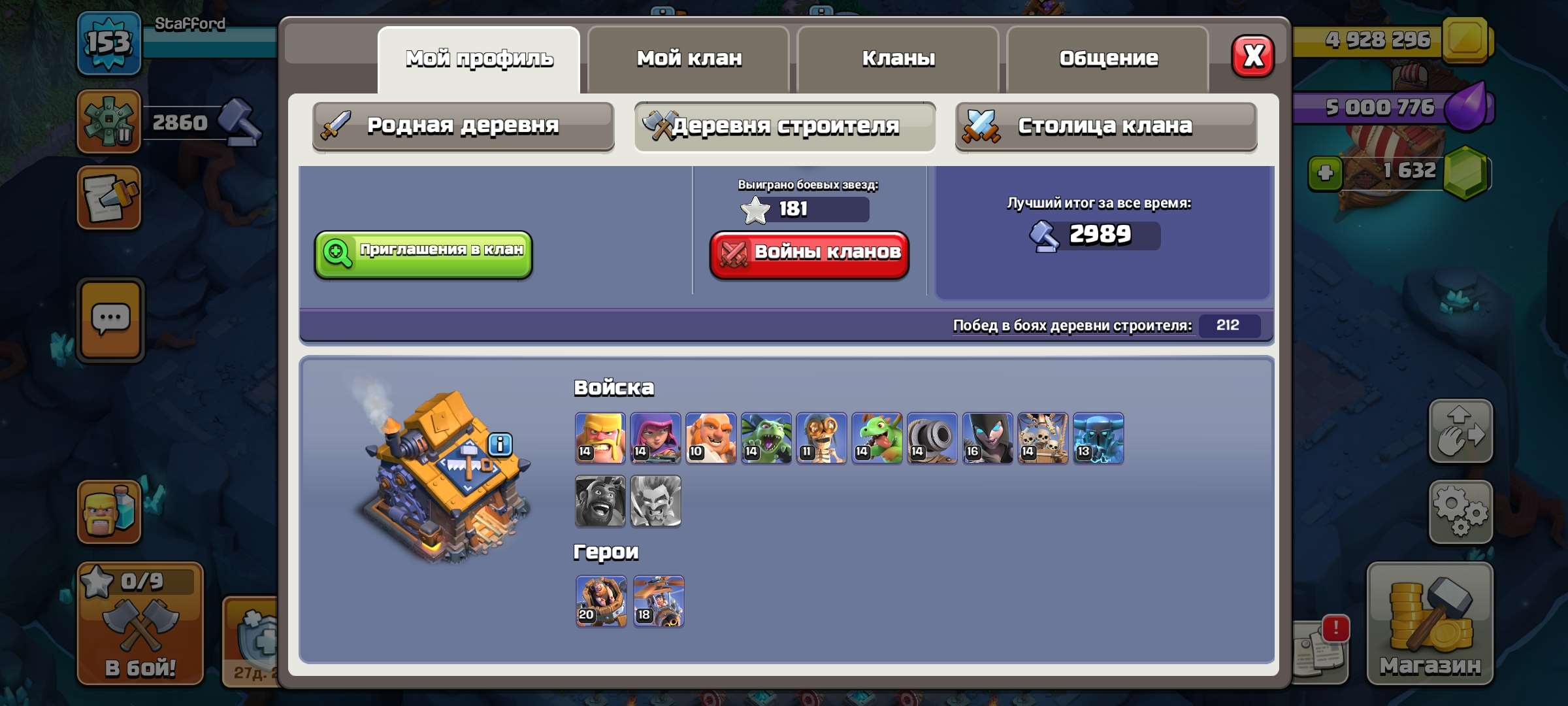Image resolution: width=1568 pixels, height=706 pixels.
Task: Open the Cannon Cart troop icon
Action: coord(930,438)
